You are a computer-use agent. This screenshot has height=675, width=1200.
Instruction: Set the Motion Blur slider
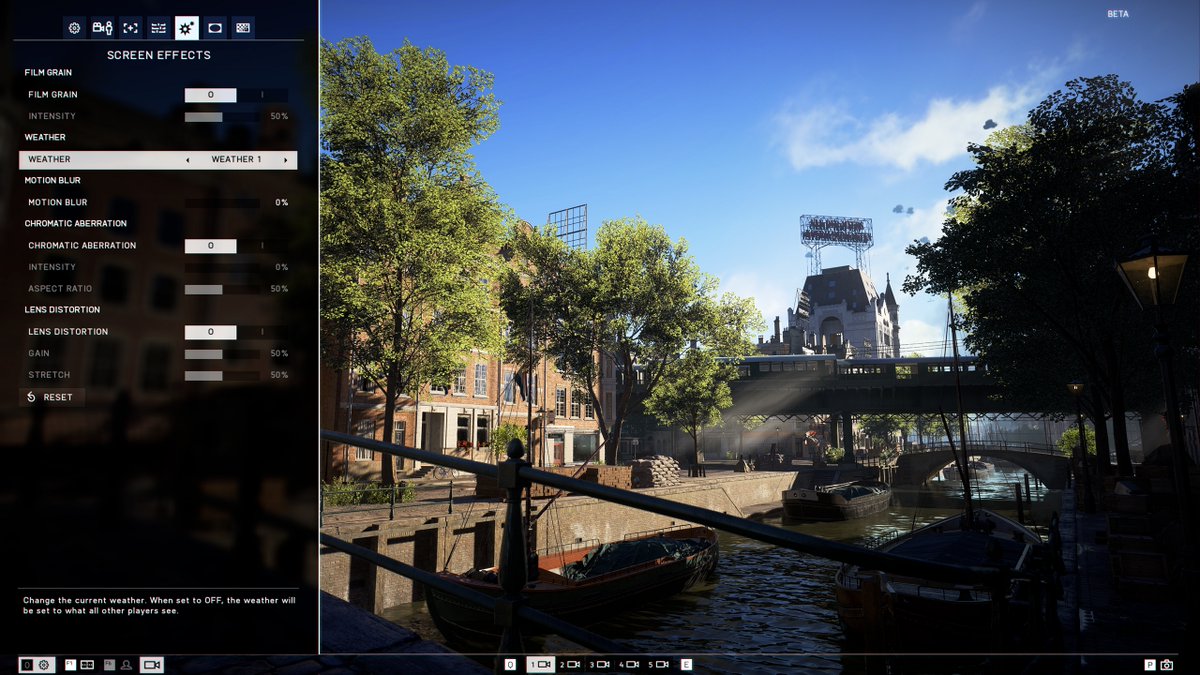[x=222, y=203]
